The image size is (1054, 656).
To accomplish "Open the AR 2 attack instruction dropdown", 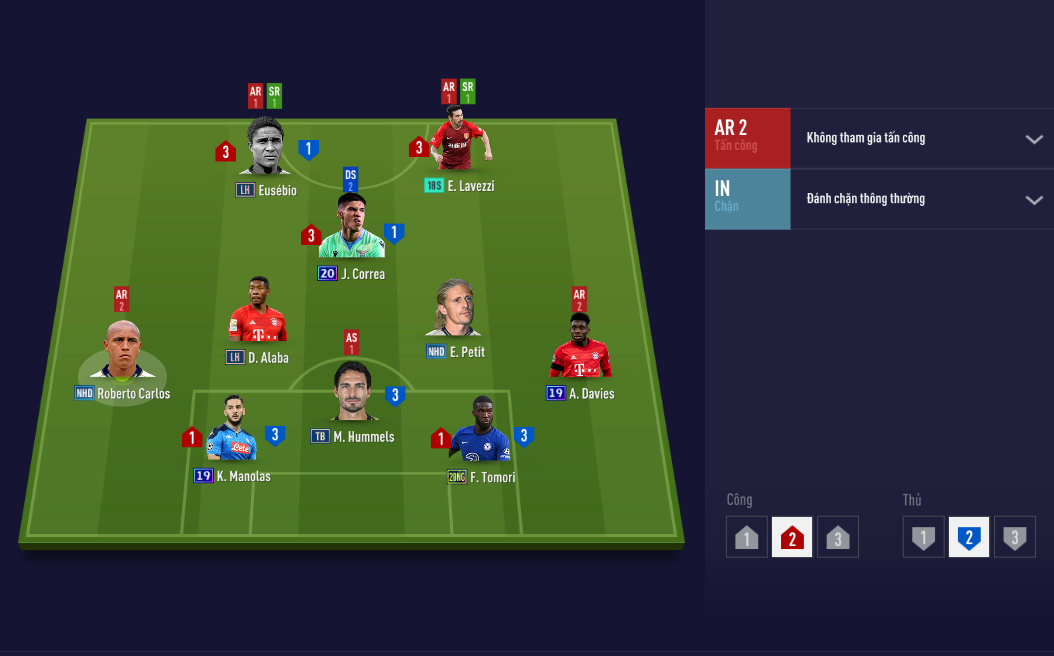I will (x=1034, y=139).
